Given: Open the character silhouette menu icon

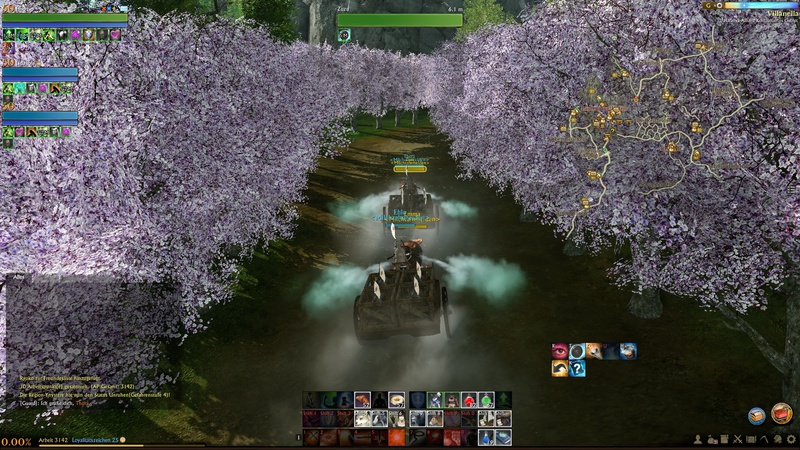Looking at the screenshot, I should [x=698, y=440].
